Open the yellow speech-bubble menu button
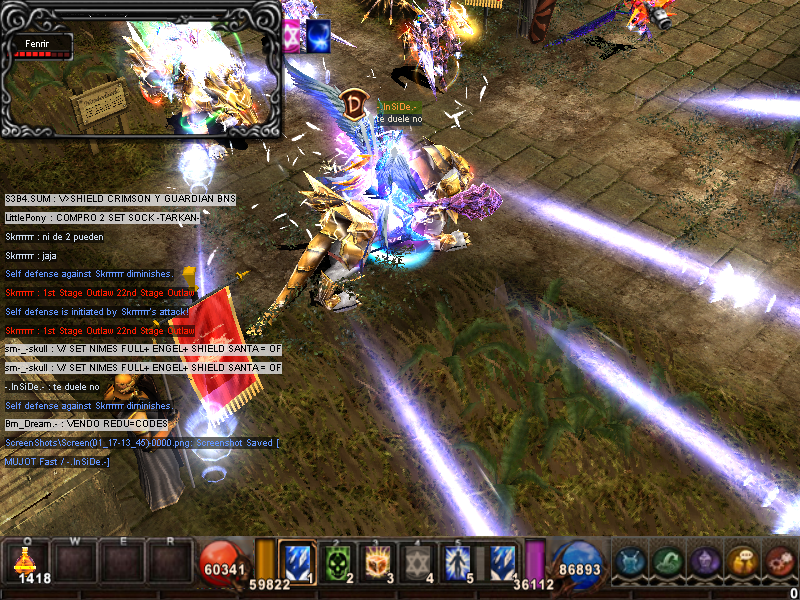Screen dimensions: 800x600 pyautogui.click(x=742, y=562)
